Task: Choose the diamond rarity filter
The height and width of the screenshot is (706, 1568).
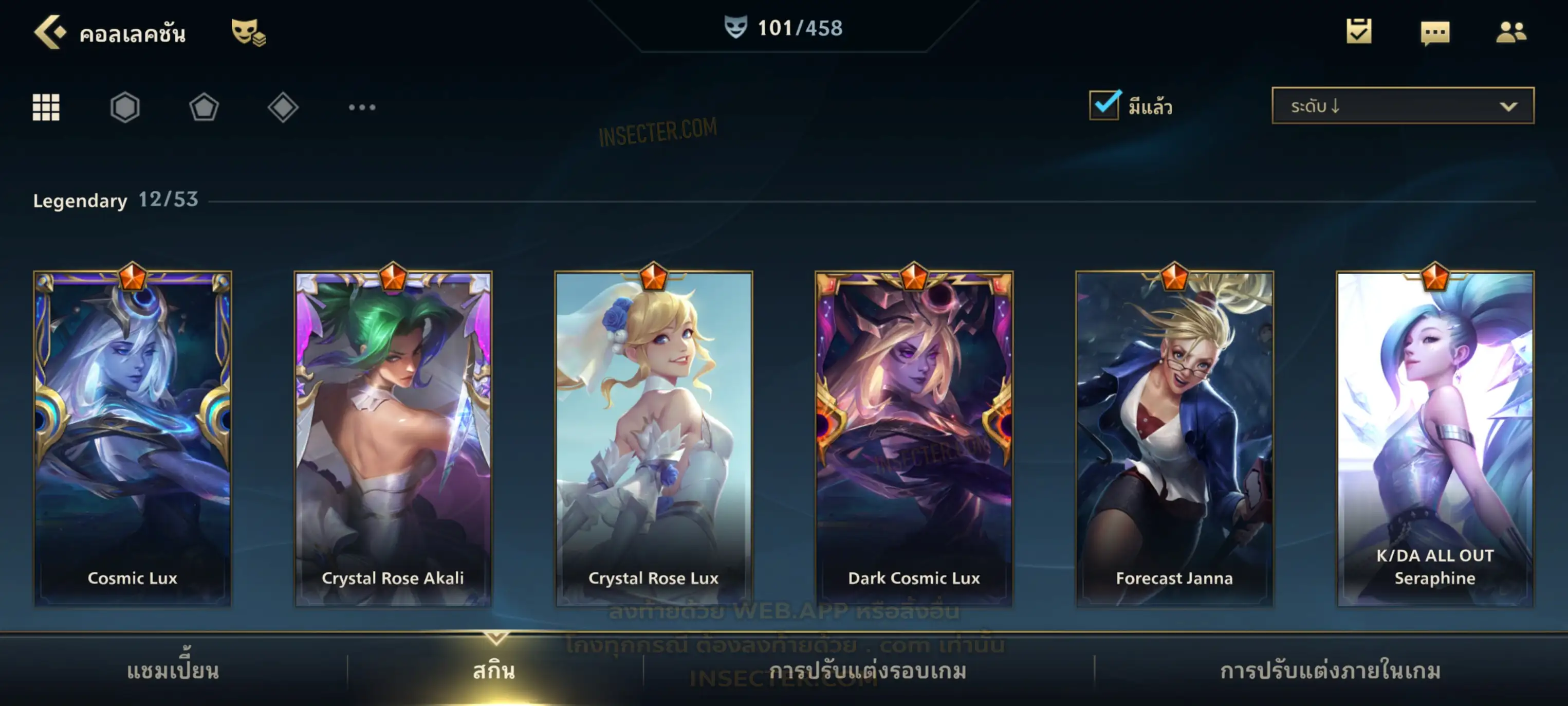Action: click(283, 108)
